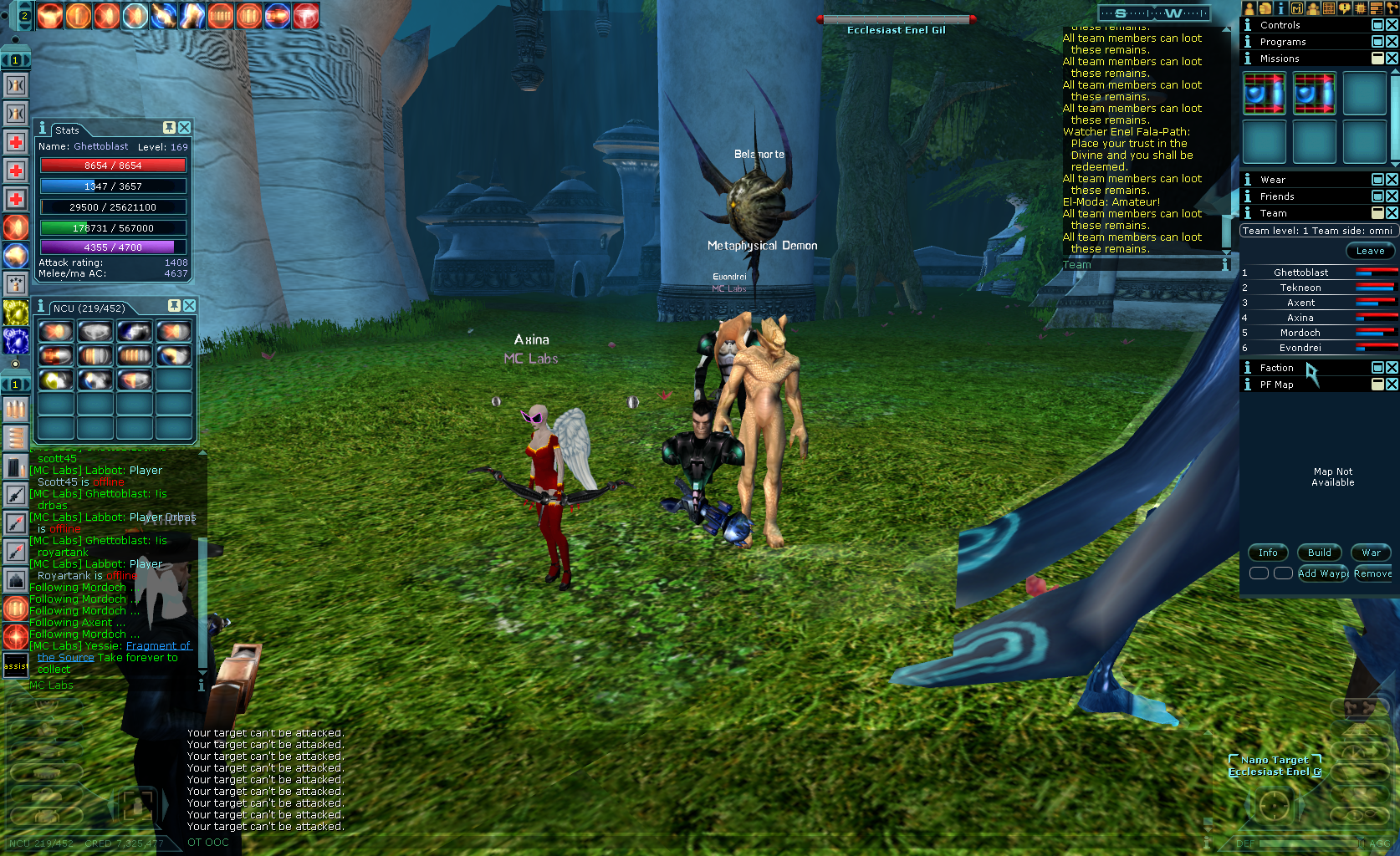Remove the map waypoint
Screen dimensions: 1400x856
[1372, 573]
